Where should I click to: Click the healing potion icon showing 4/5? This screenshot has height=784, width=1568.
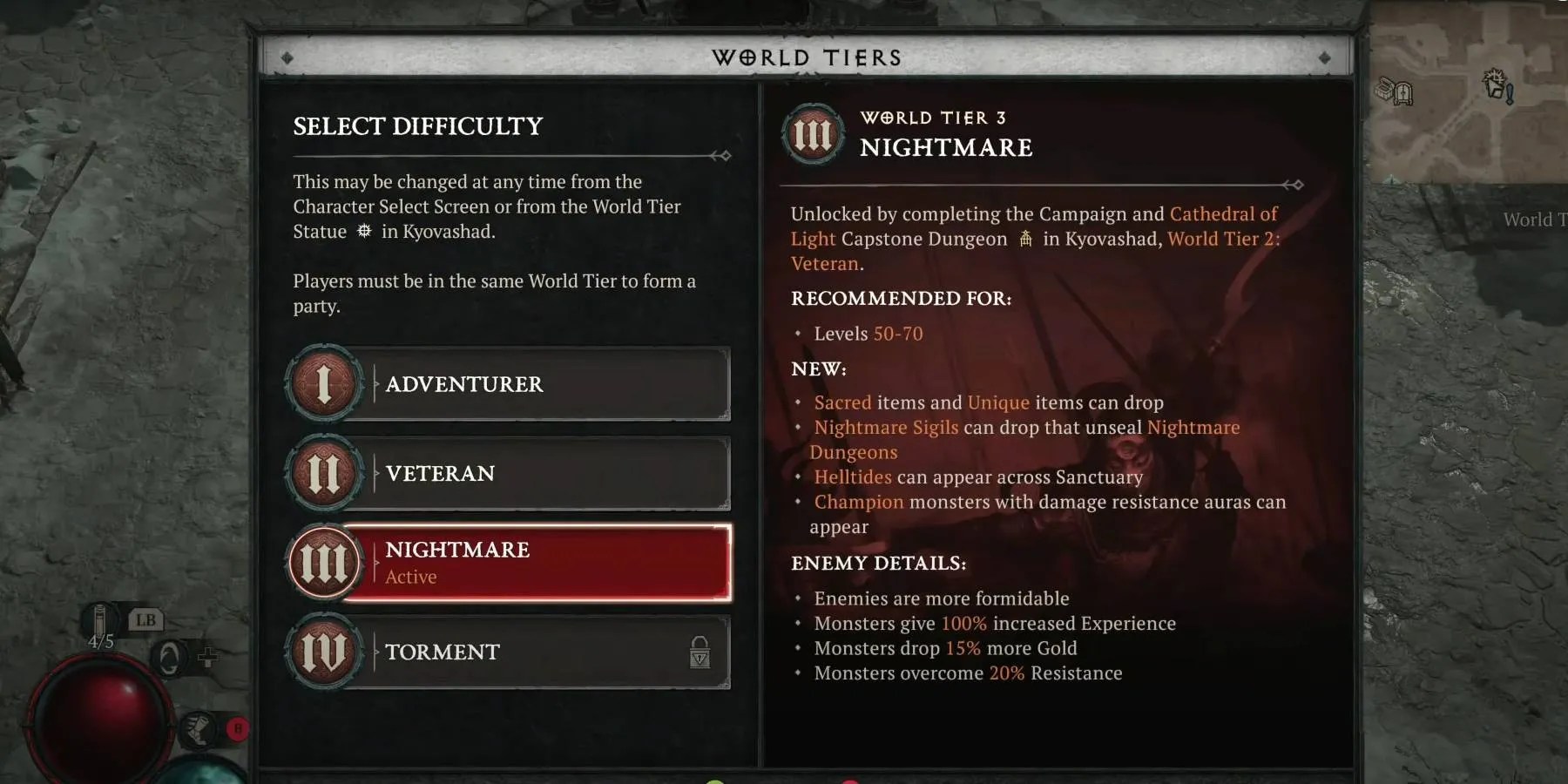[98, 619]
